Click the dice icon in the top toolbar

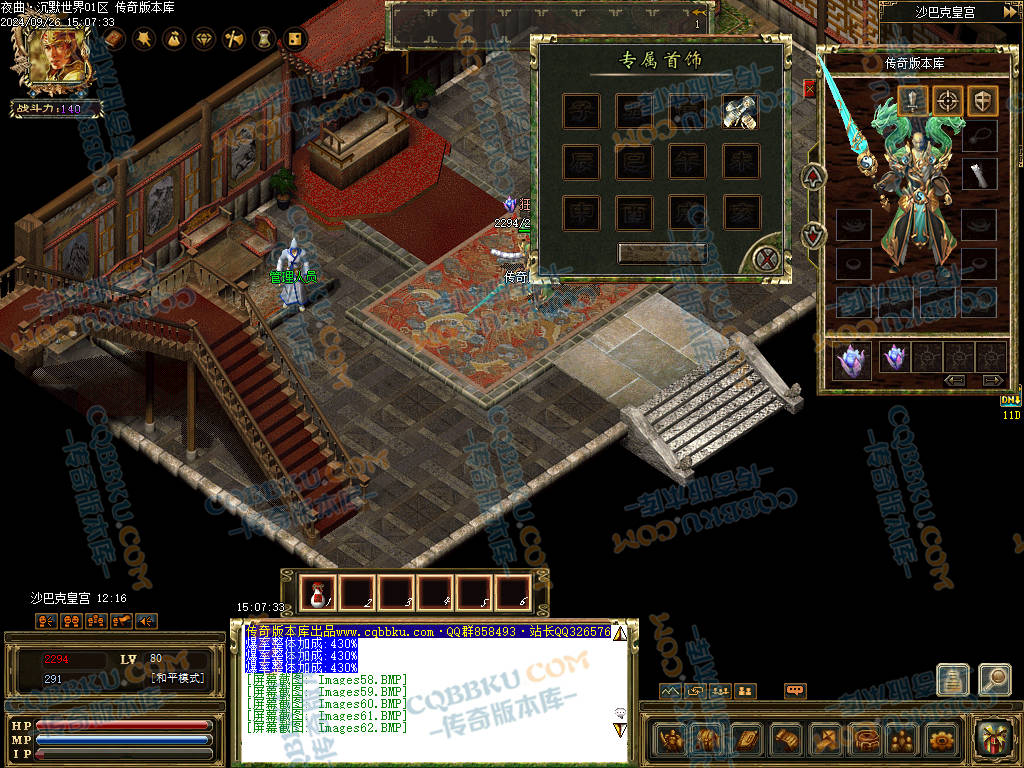tap(295, 39)
